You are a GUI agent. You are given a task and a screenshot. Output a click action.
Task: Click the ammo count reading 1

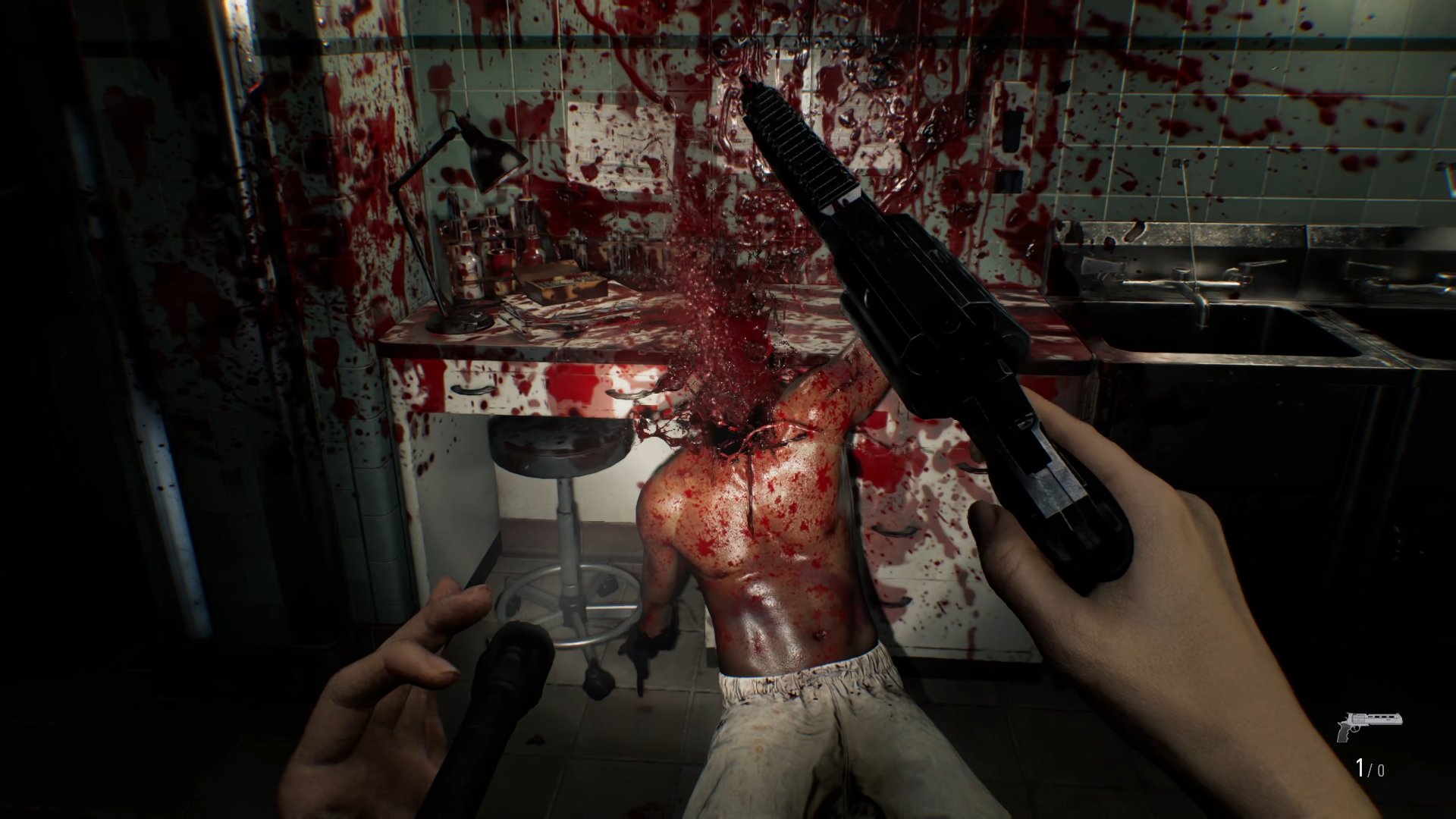click(x=1360, y=768)
